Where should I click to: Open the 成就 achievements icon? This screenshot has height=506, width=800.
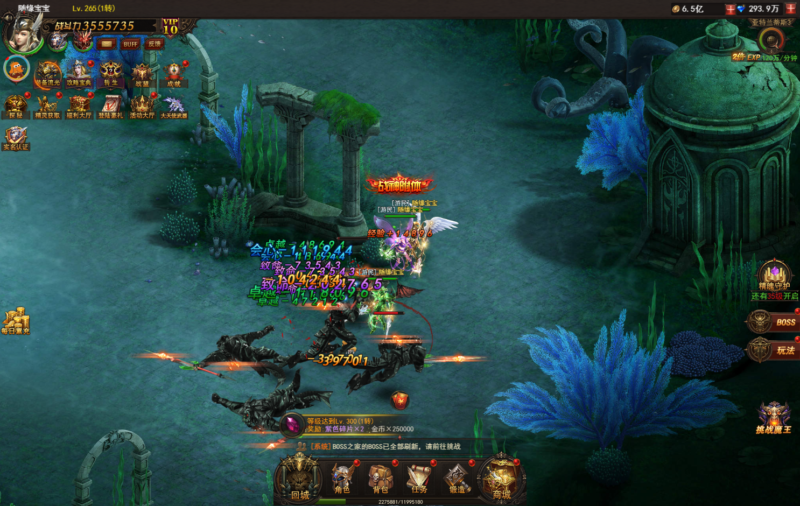(x=174, y=73)
